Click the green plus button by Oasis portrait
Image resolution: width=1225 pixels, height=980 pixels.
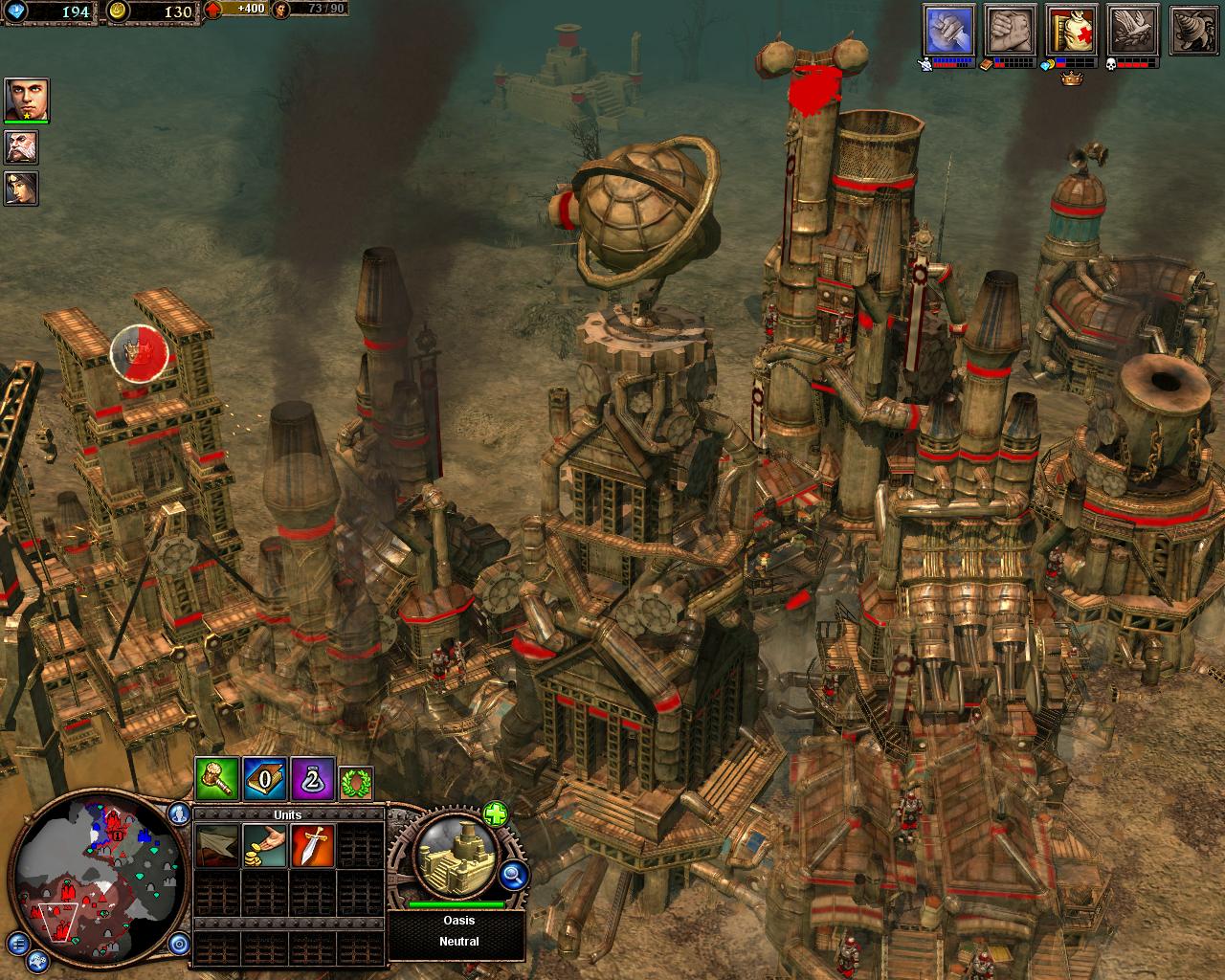click(495, 814)
